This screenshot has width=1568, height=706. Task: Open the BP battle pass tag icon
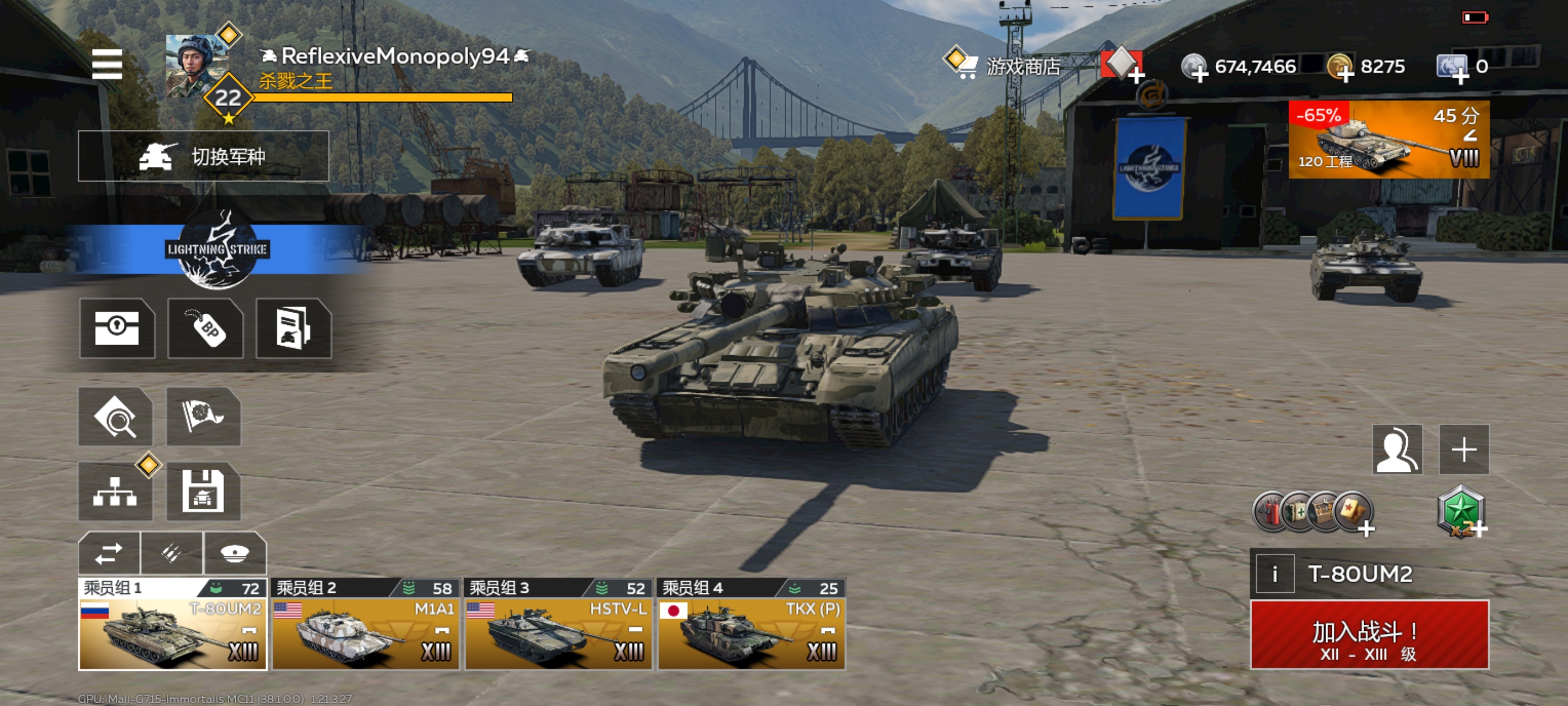click(206, 329)
